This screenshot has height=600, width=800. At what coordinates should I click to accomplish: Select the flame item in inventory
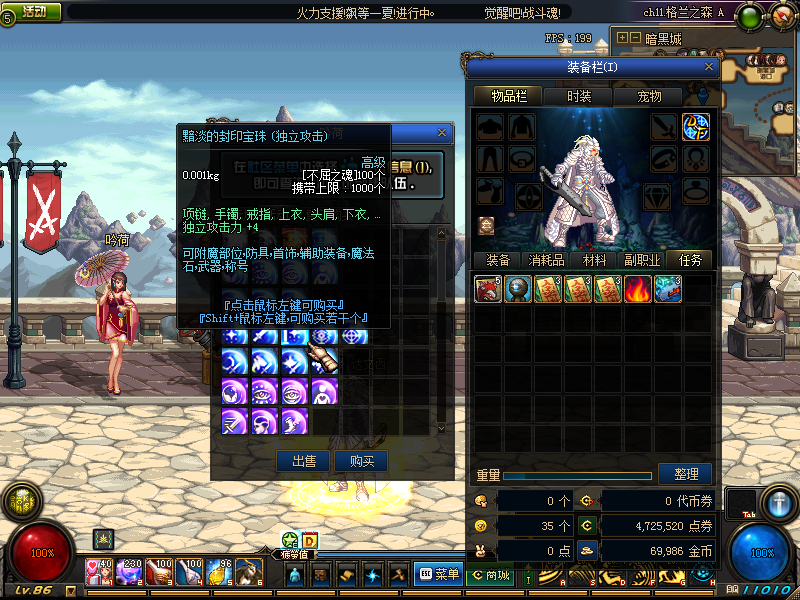point(637,289)
